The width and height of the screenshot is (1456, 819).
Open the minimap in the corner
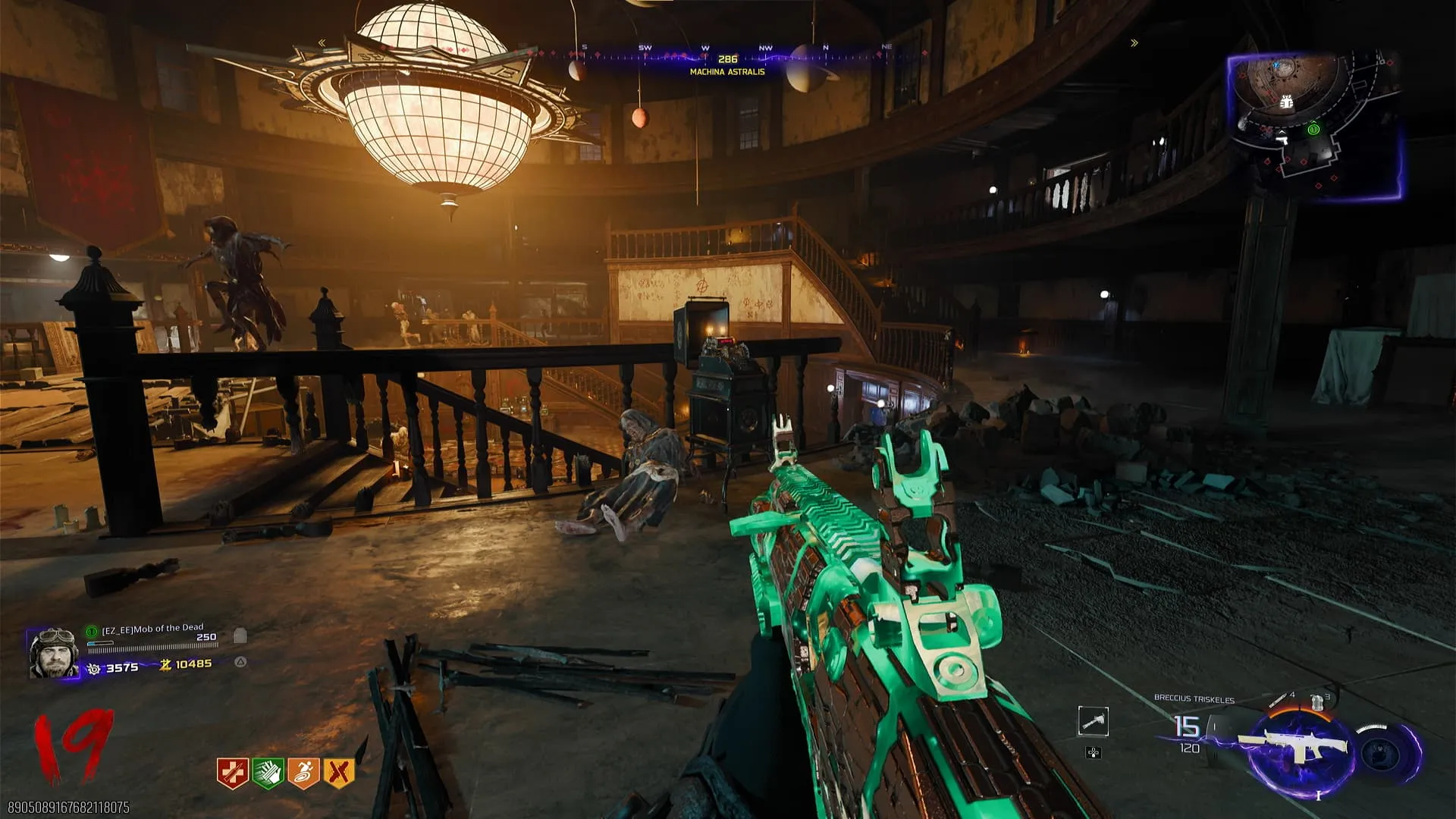tap(1314, 126)
